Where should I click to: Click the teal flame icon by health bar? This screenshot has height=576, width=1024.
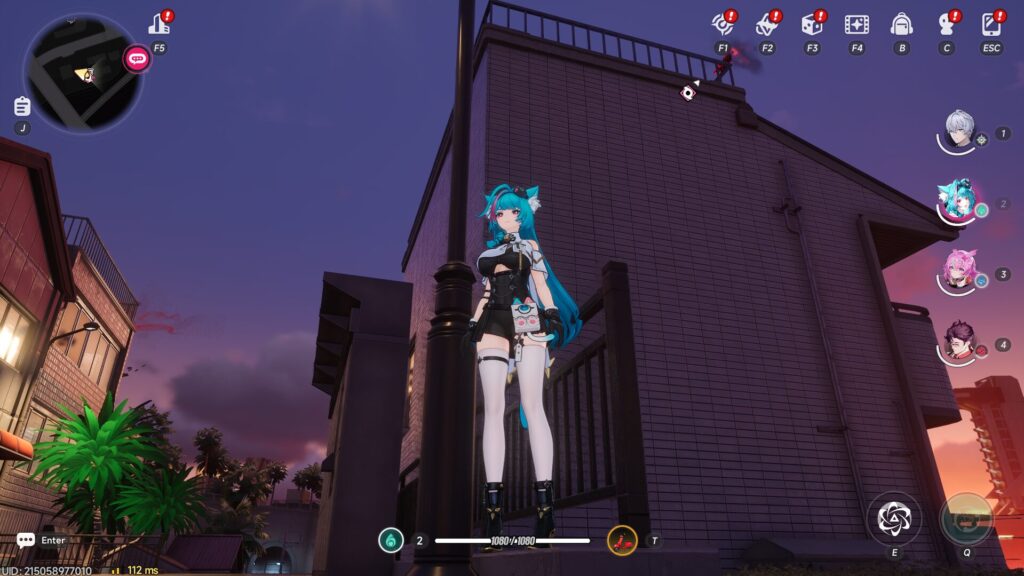click(391, 541)
